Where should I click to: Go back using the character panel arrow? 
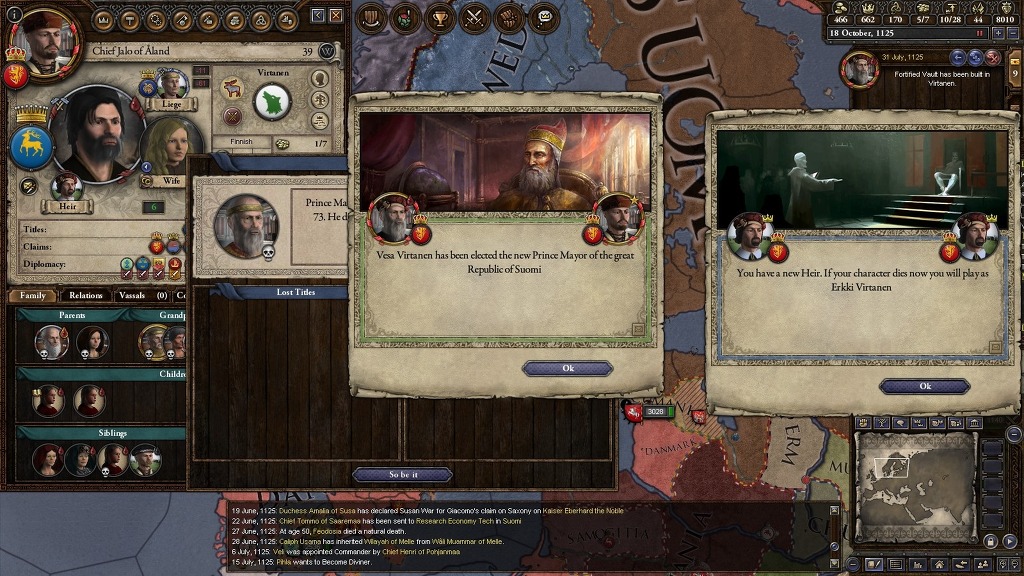(x=317, y=16)
